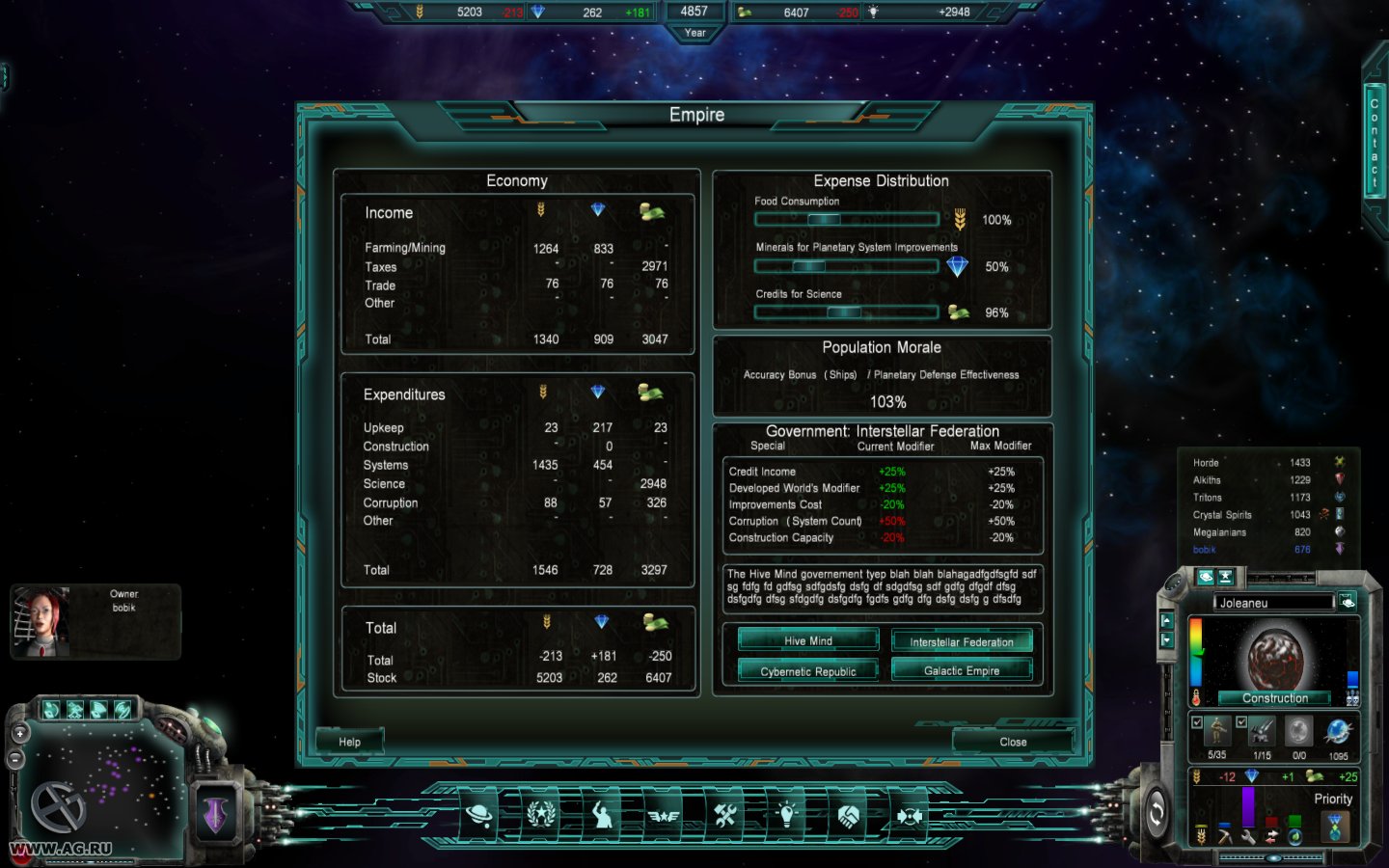
Task: Check the soldier unit checkbox on planet panel
Action: click(1197, 722)
